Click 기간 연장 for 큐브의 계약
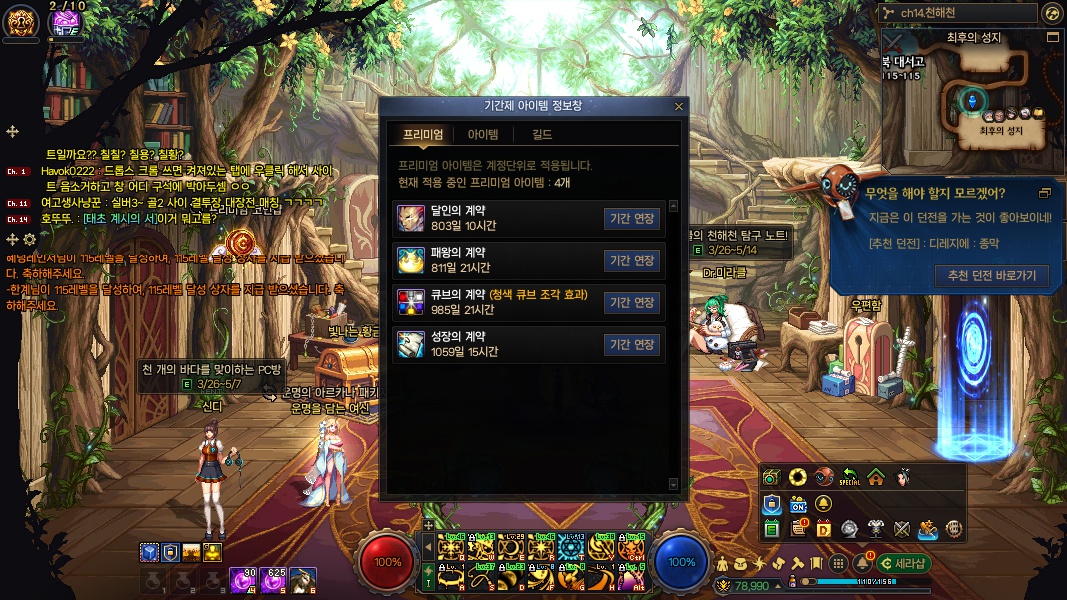This screenshot has height=600, width=1067. (x=632, y=303)
